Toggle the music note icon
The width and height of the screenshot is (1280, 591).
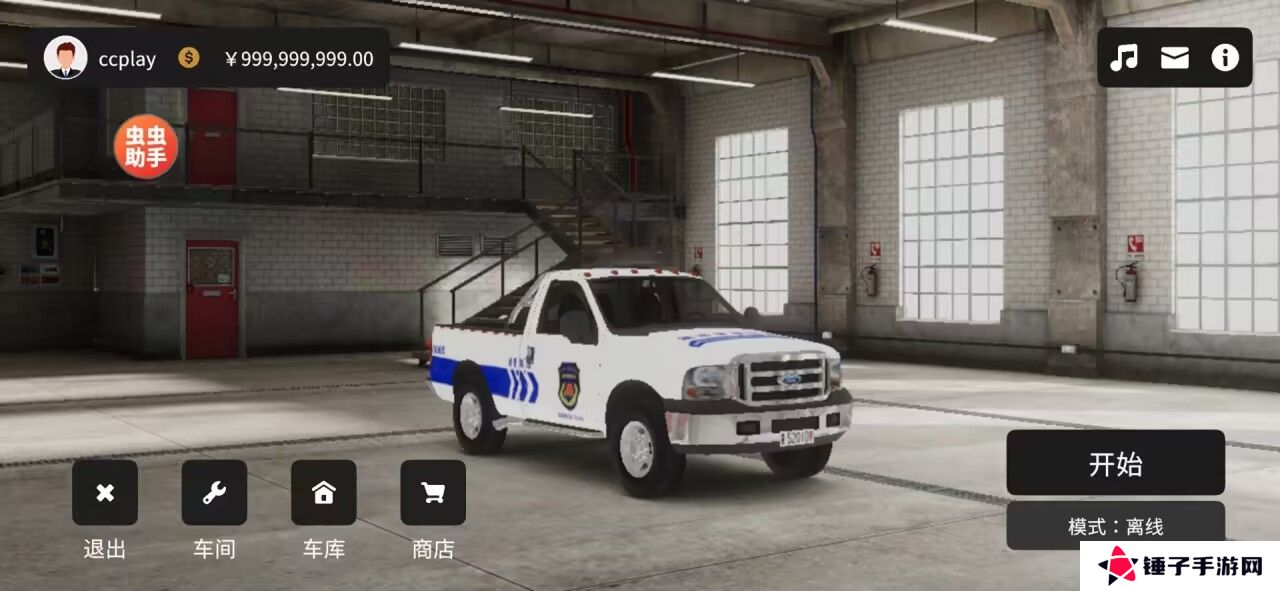click(x=1124, y=58)
